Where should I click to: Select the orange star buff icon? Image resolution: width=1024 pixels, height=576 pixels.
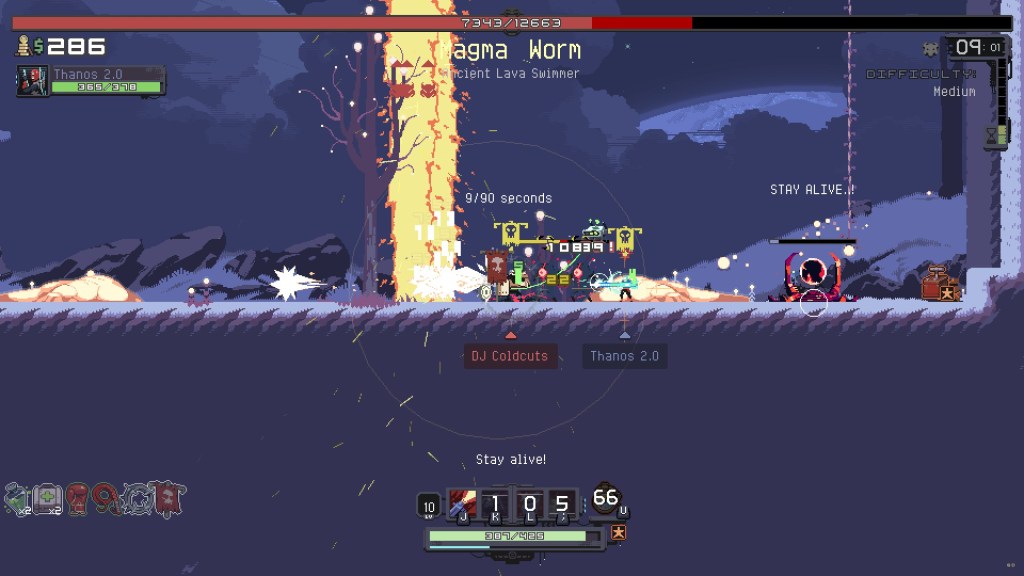[619, 533]
